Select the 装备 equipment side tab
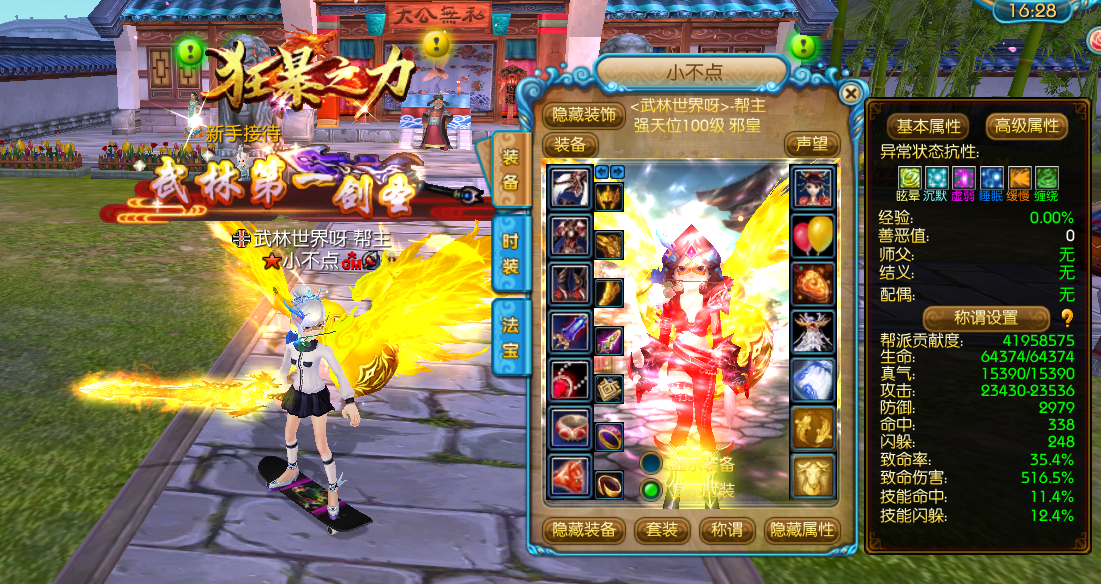 510,169
